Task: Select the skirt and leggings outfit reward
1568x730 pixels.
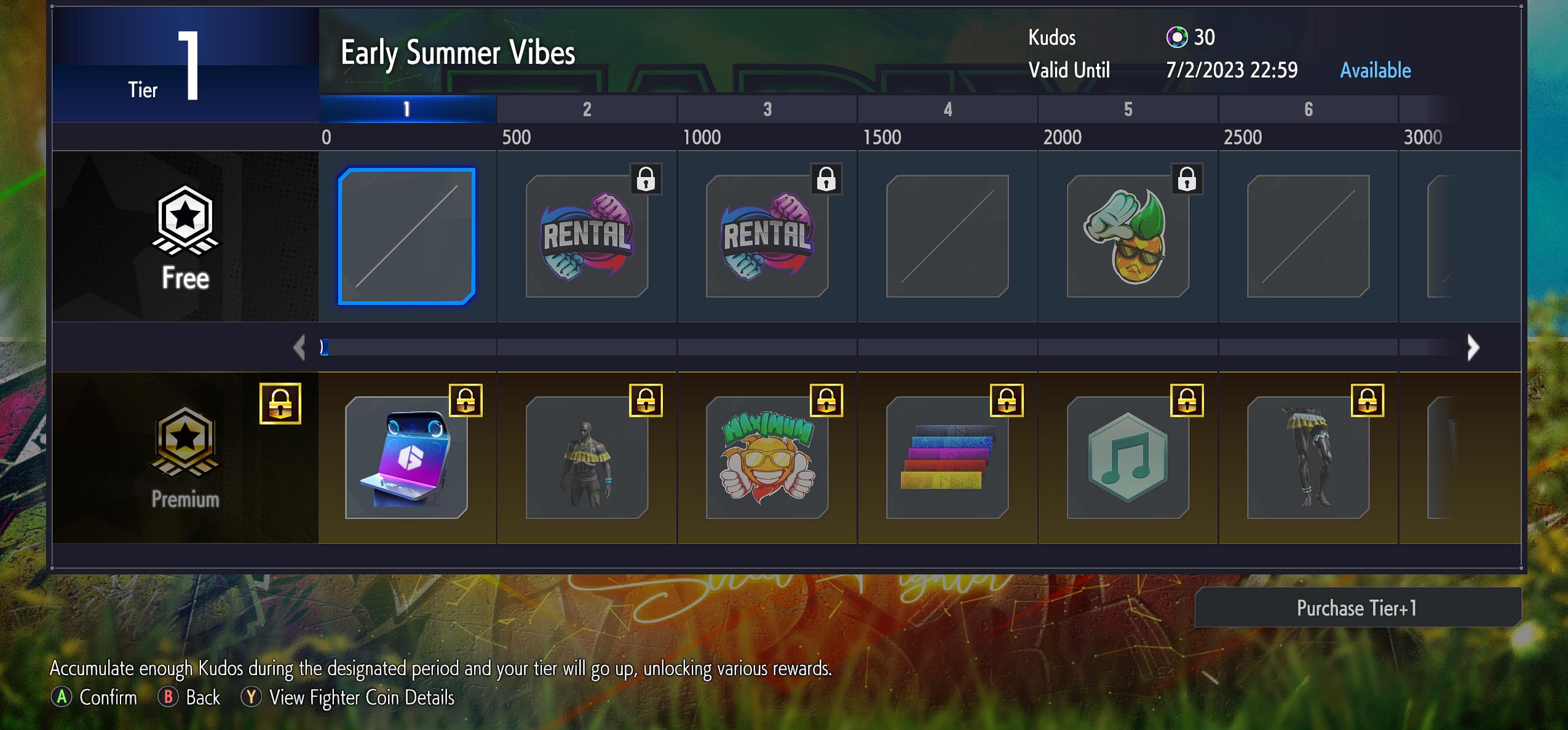Action: (x=1308, y=458)
